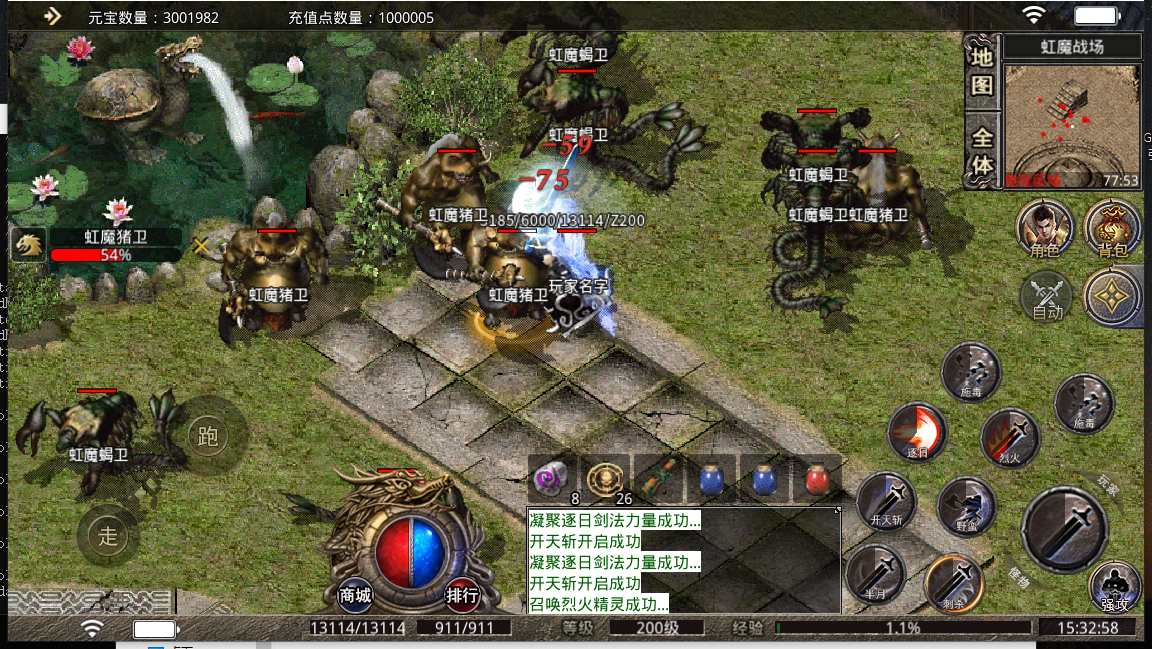The height and width of the screenshot is (649, 1152).
Task: Click the gold four-pointed star button
Action: pyautogui.click(x=1112, y=297)
